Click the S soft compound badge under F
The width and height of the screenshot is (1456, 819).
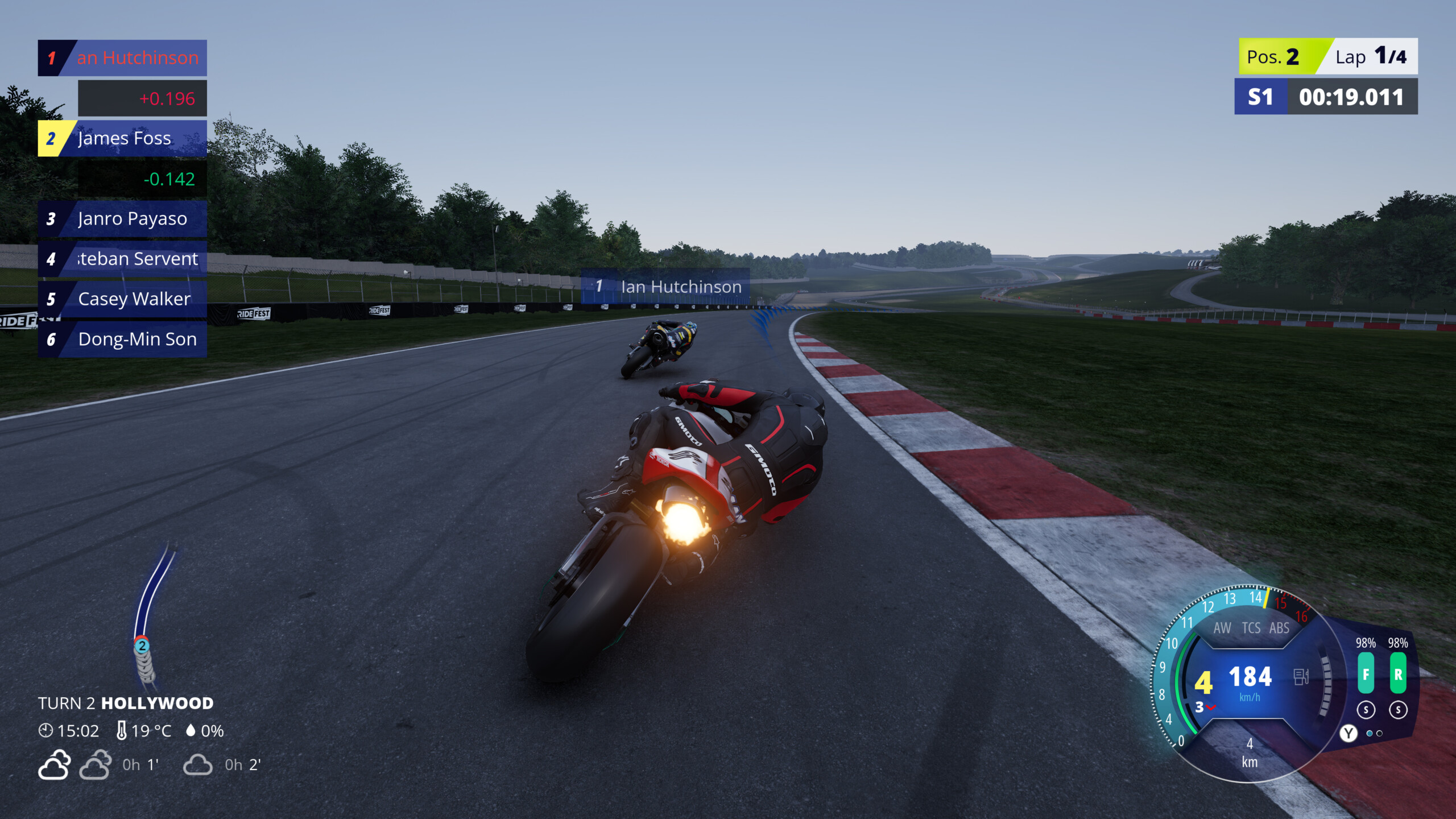click(1366, 709)
